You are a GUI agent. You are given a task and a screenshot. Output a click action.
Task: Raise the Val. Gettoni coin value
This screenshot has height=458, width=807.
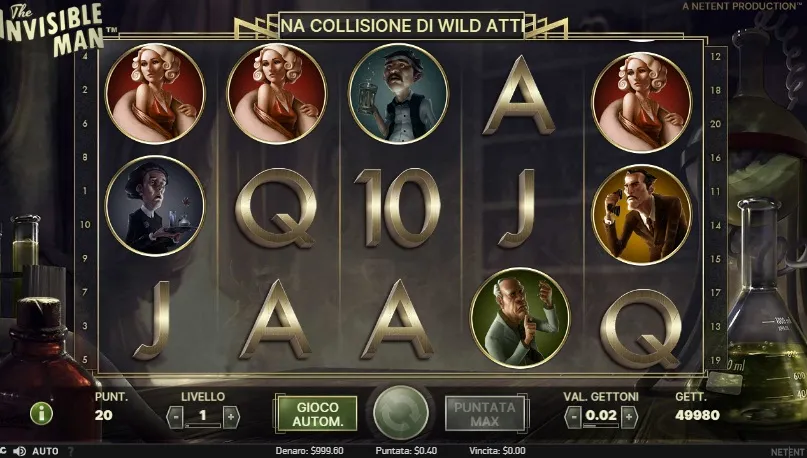[630, 416]
